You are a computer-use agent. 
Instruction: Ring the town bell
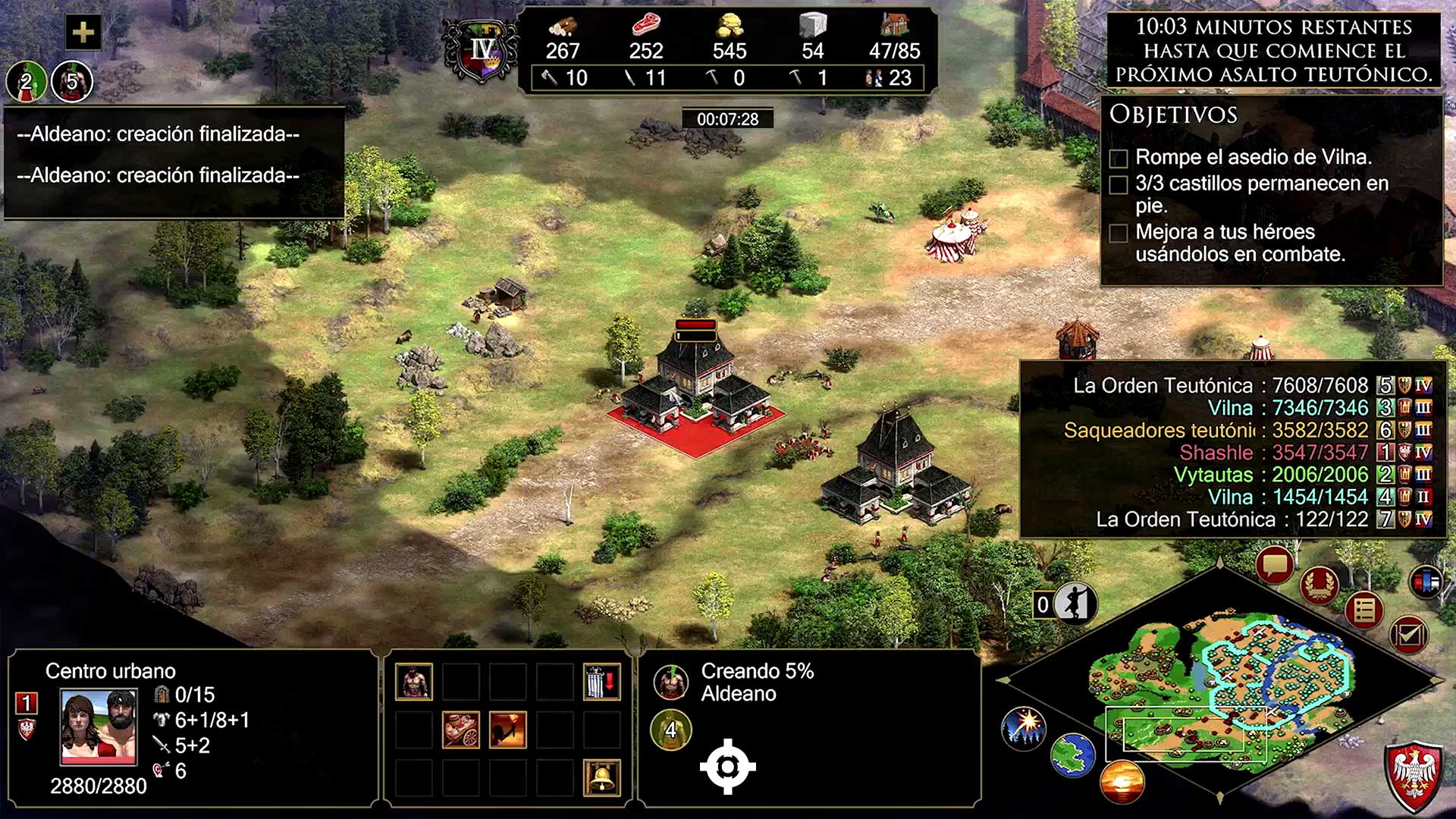coord(602,777)
